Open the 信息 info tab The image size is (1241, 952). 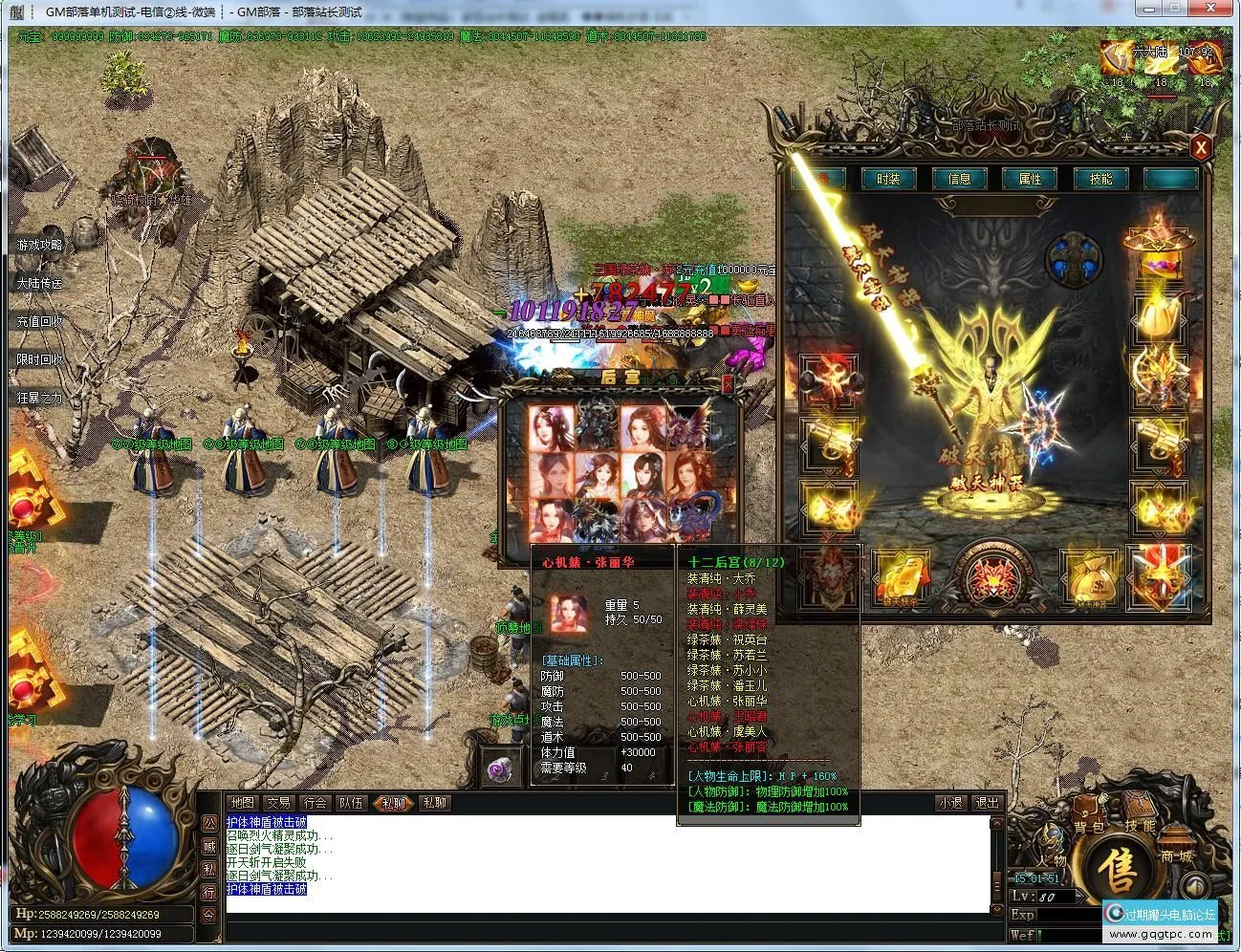click(x=959, y=179)
